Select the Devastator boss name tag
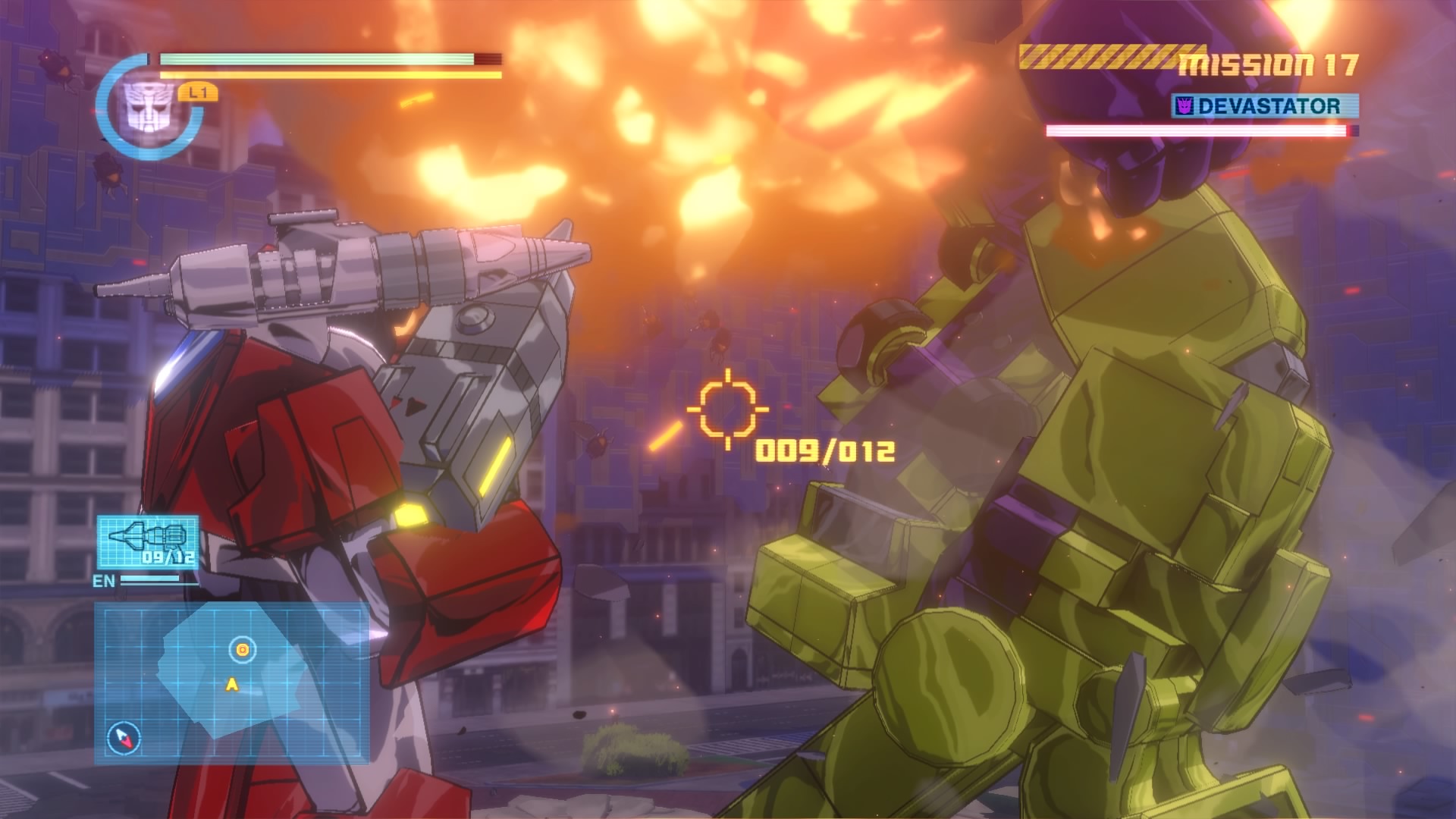 coord(1265,106)
